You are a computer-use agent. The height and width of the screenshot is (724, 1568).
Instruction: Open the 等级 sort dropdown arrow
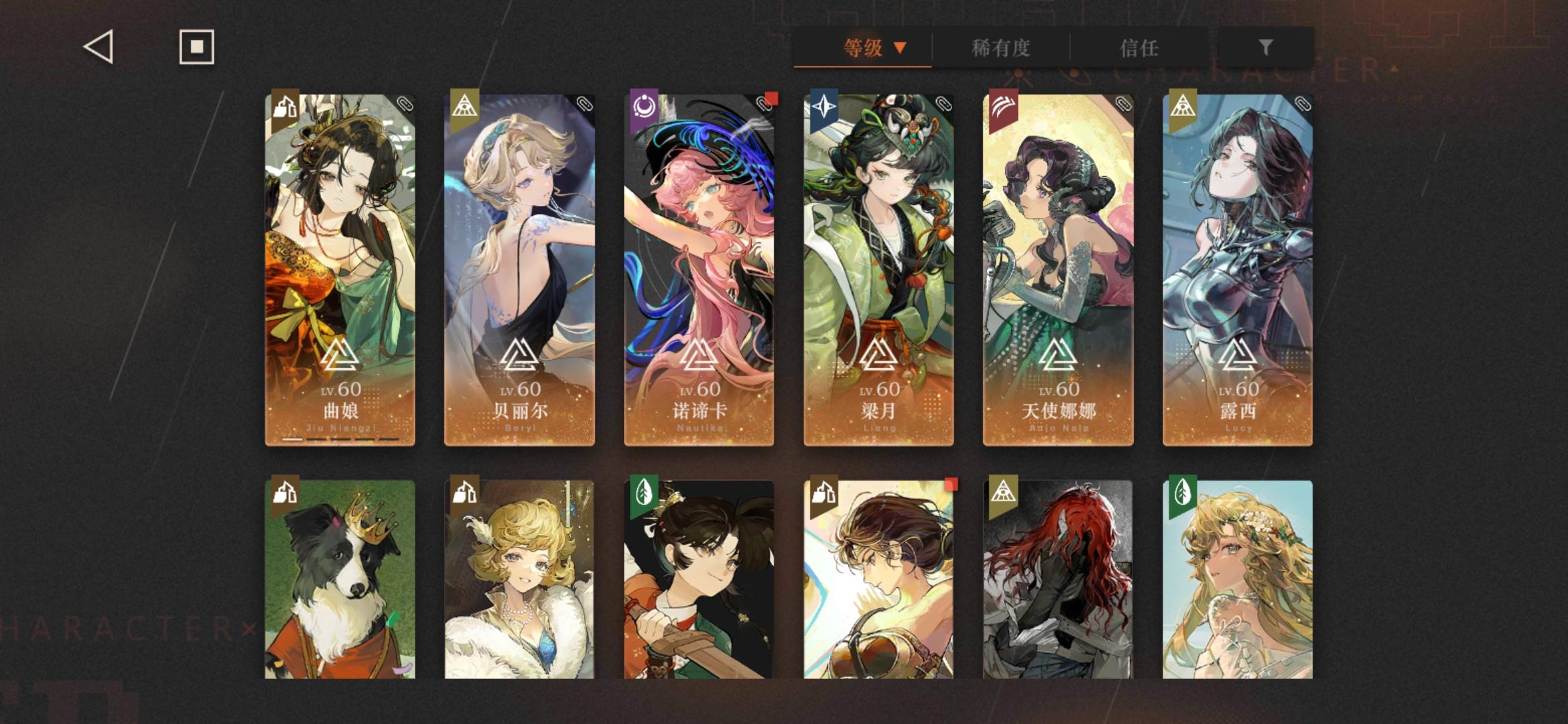pyautogui.click(x=899, y=48)
